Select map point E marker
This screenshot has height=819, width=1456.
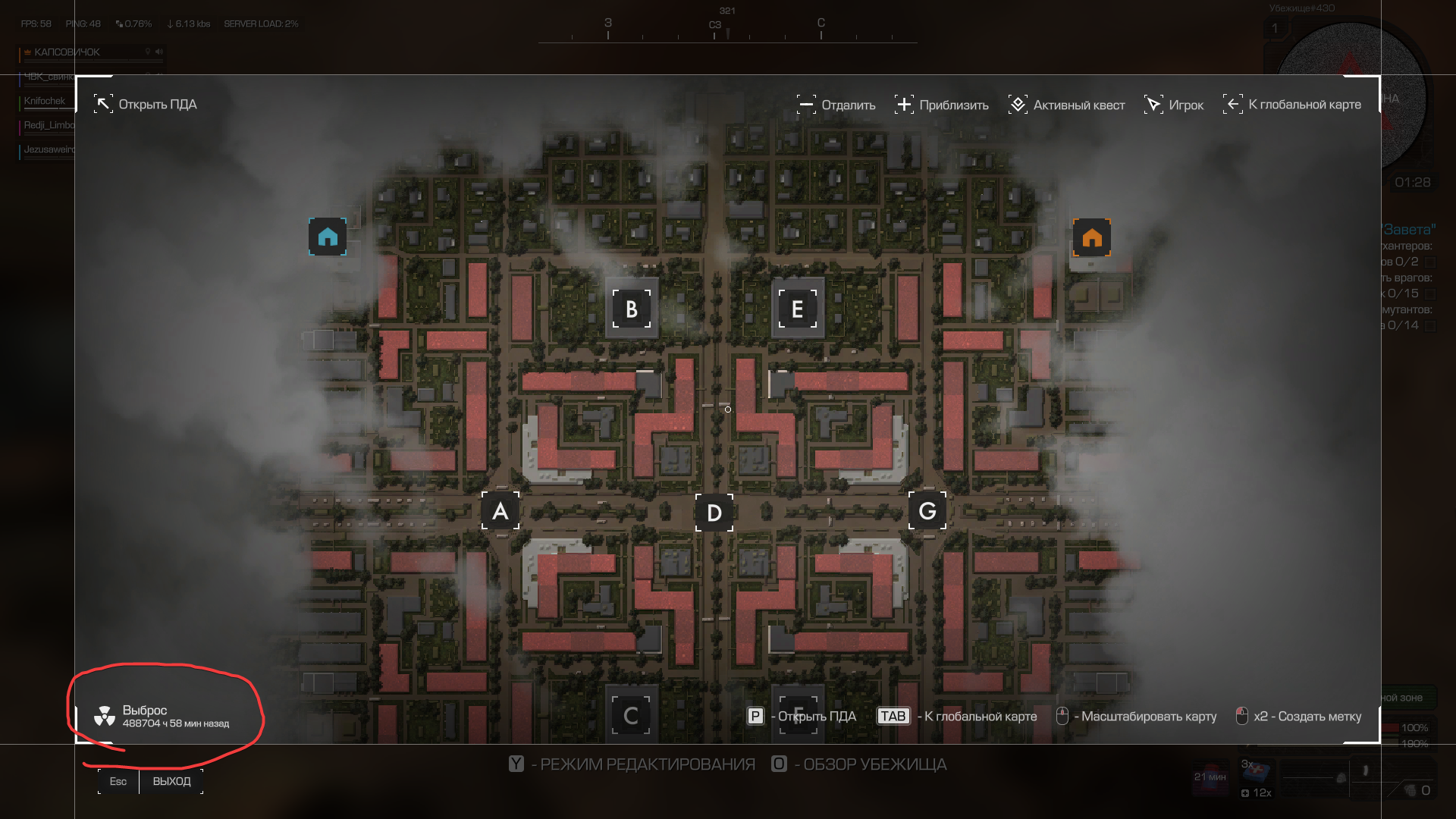(798, 309)
